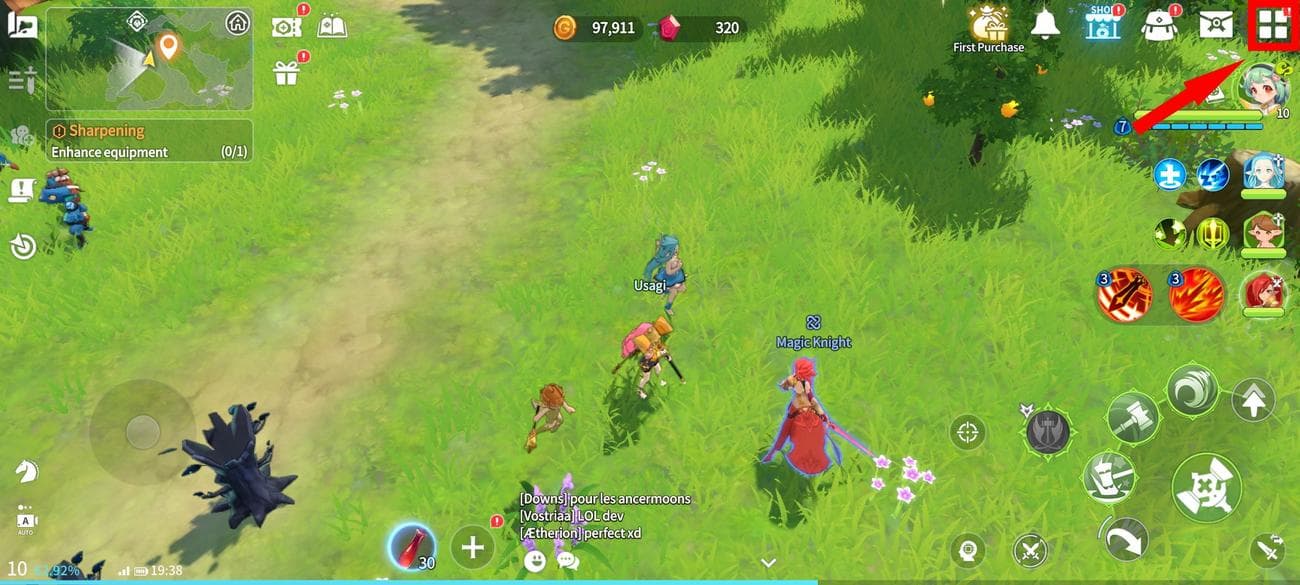Select the red-haired party member portrait
The image size is (1300, 585).
tap(1263, 294)
